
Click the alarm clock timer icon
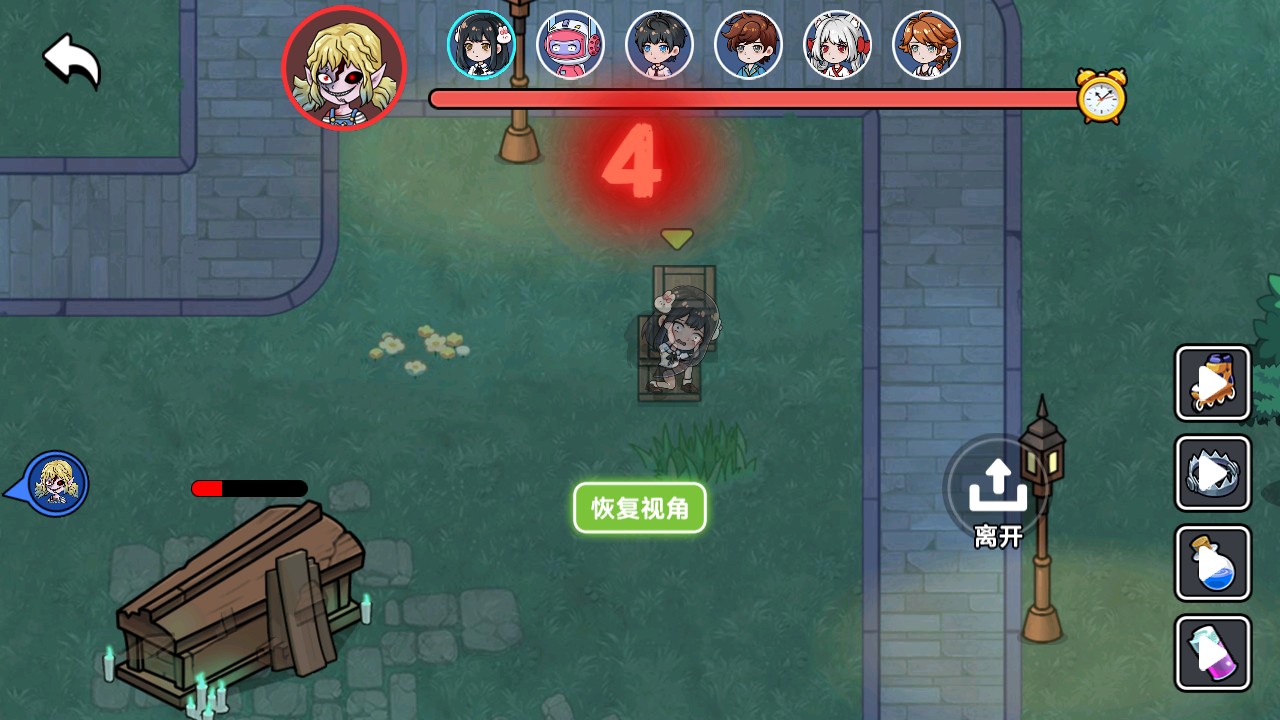1100,95
